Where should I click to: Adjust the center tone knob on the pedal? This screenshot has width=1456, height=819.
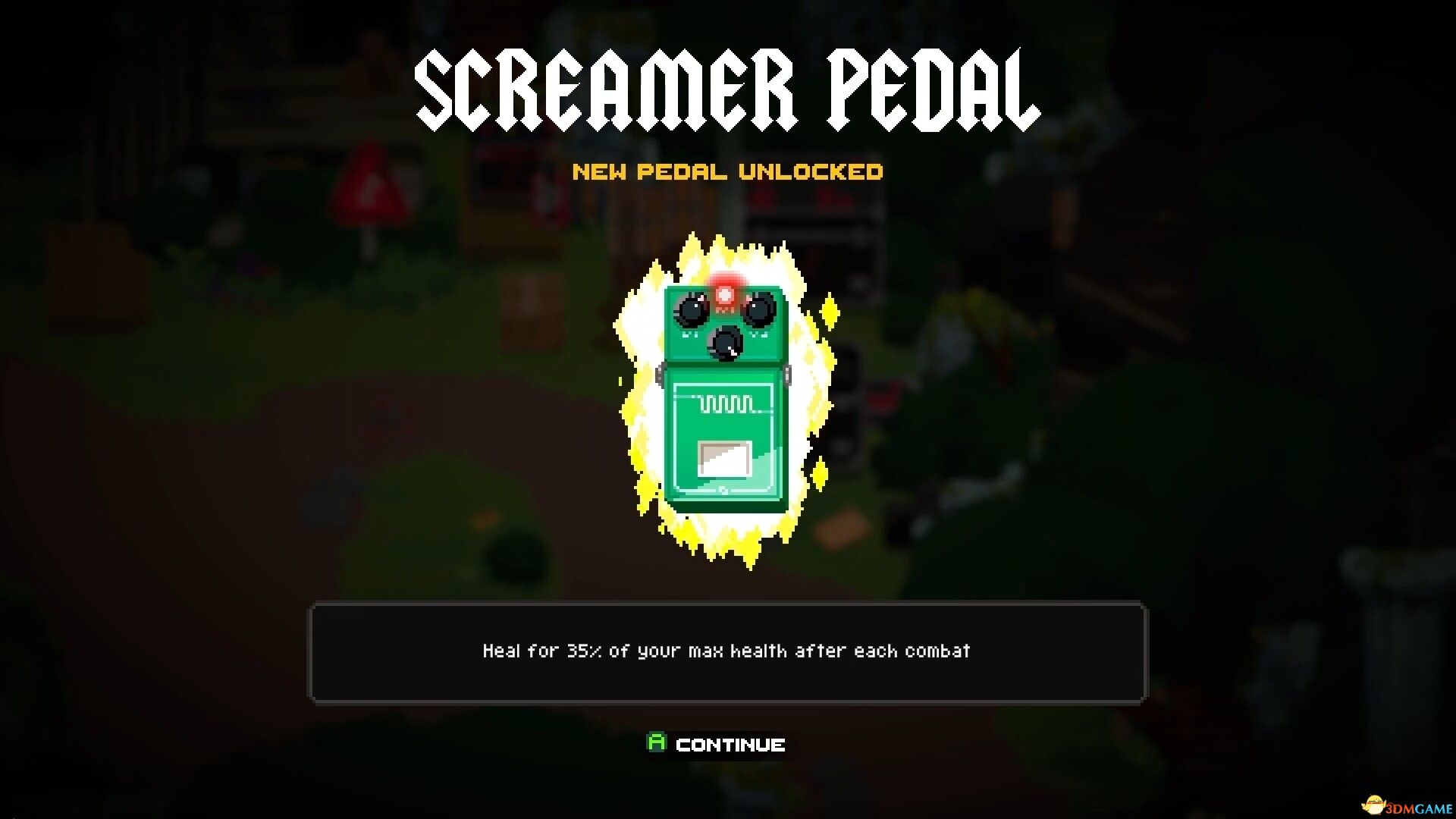tap(726, 345)
